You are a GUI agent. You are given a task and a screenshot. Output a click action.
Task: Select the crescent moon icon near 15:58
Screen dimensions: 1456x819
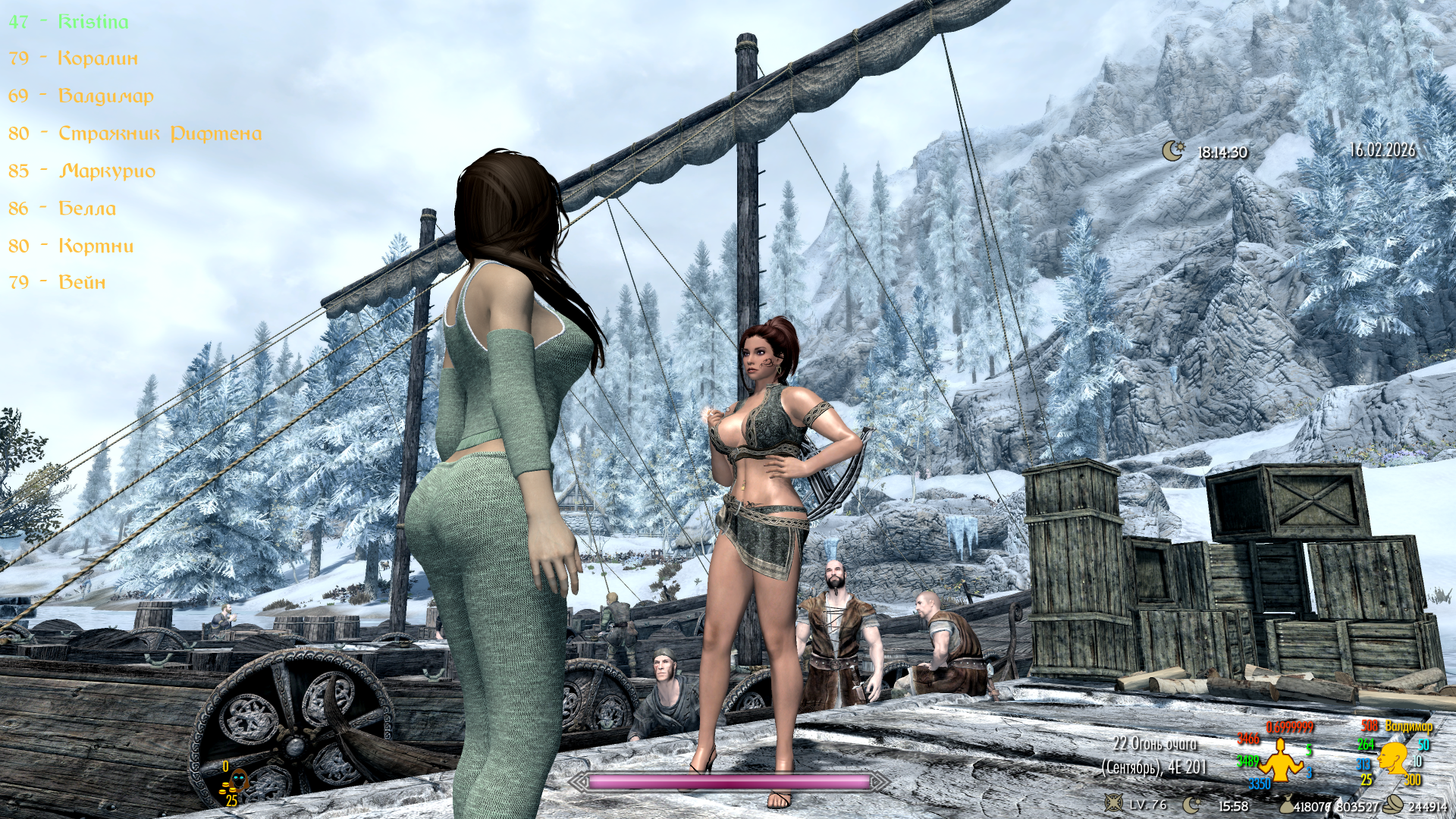point(1189,803)
